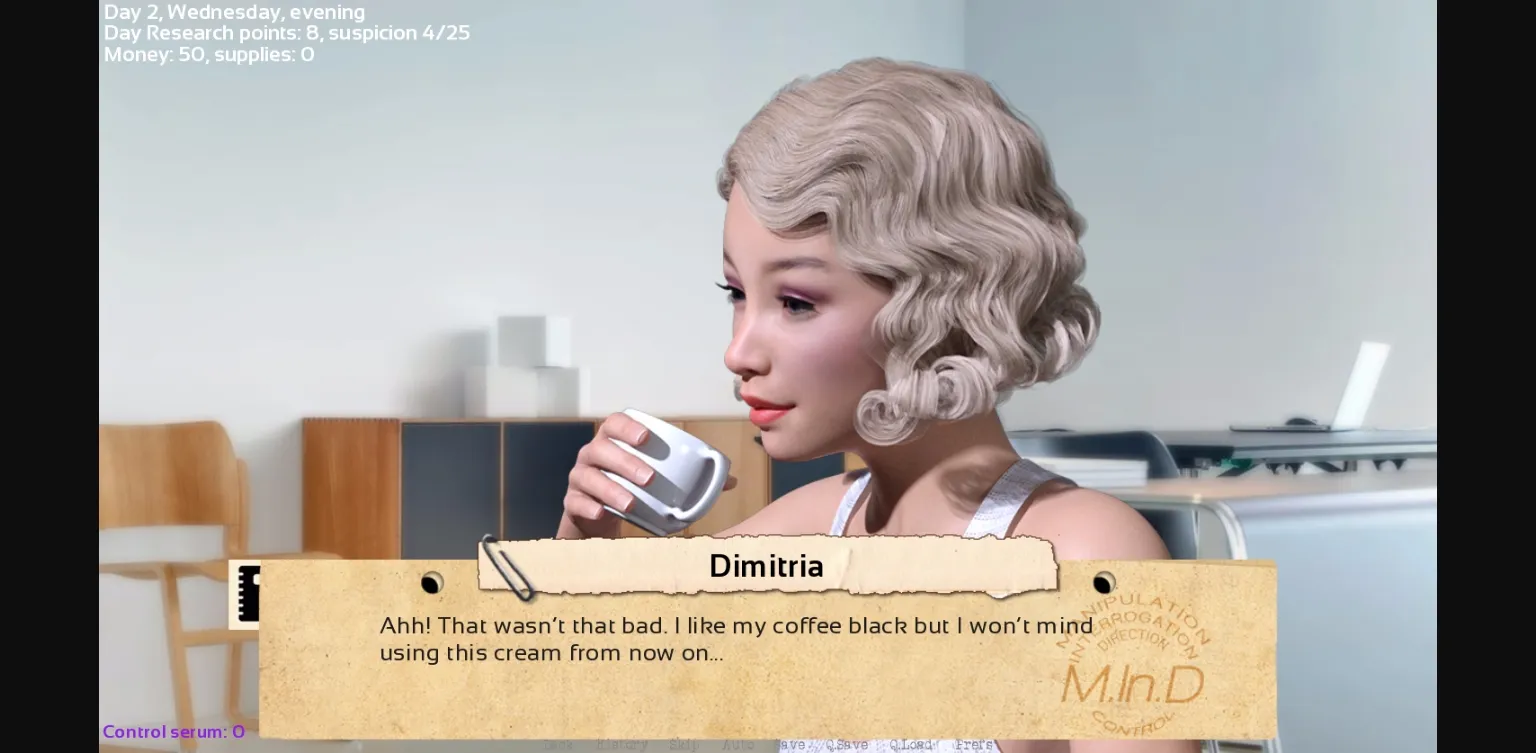Viewport: 1536px width, 753px height.
Task: Toggle the Dimitria name banner
Action: (x=766, y=566)
